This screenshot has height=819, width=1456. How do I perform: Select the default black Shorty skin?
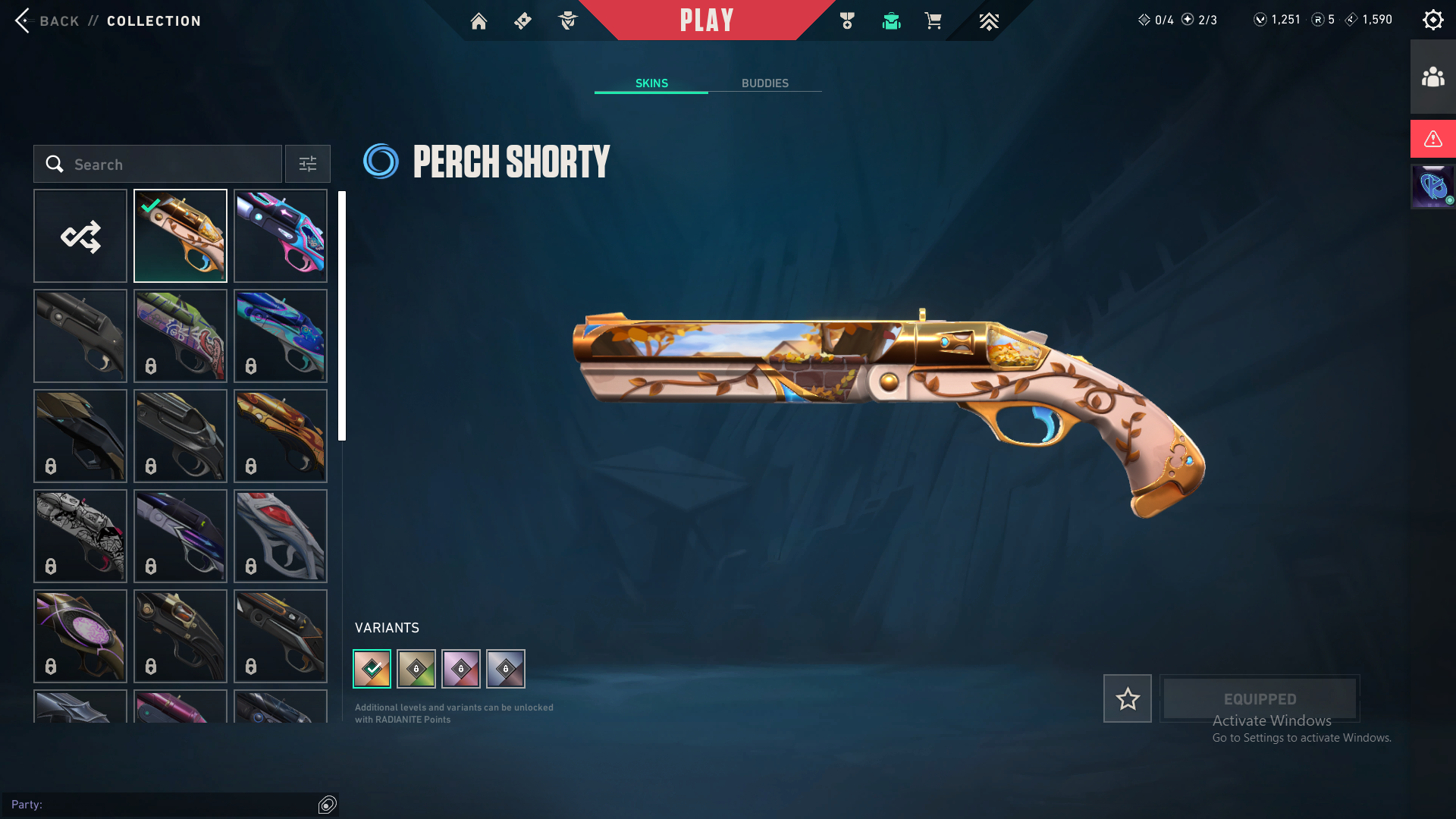[x=80, y=336]
